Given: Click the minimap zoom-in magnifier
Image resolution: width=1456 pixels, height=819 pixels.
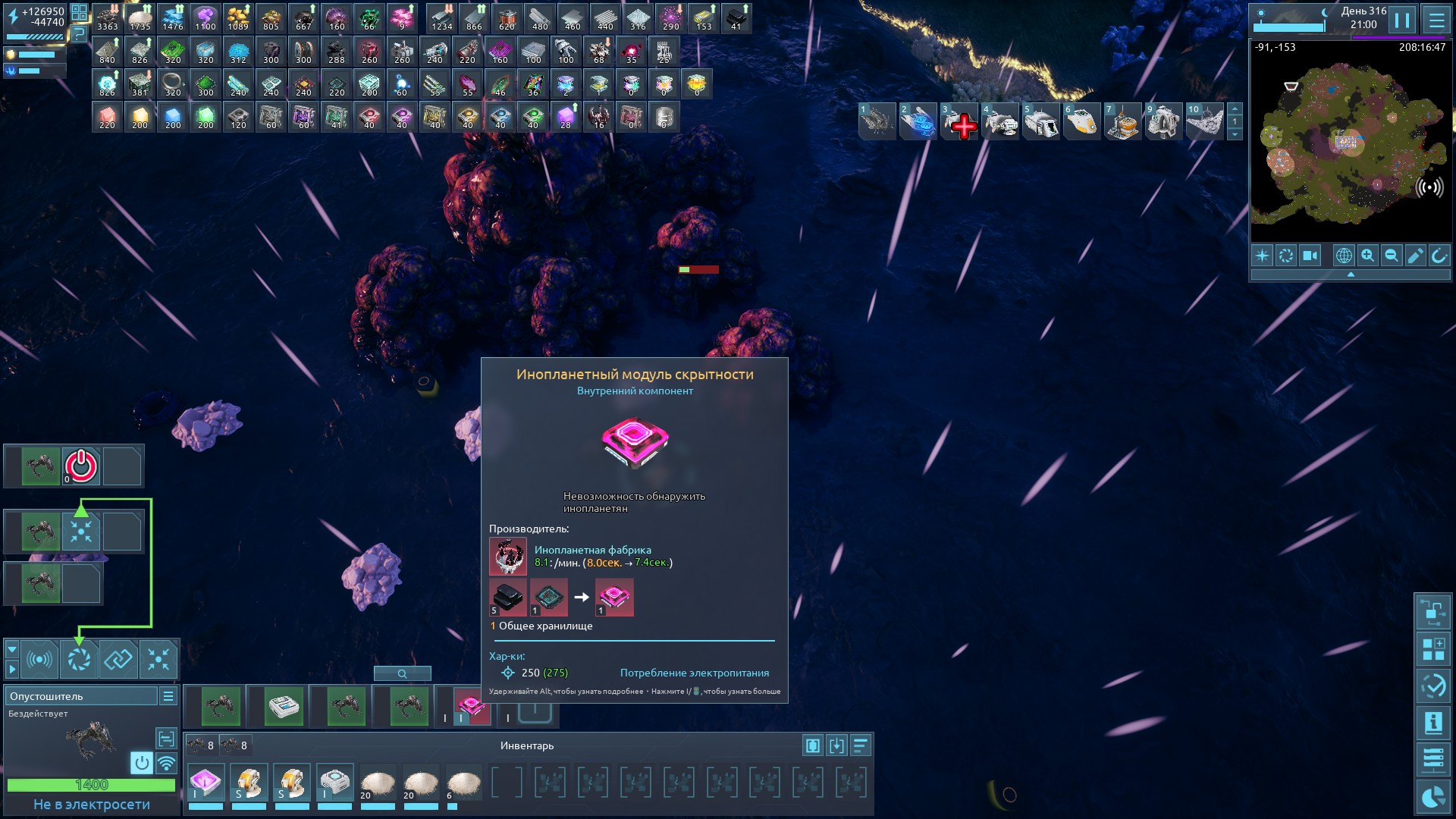Looking at the screenshot, I should tap(1367, 256).
